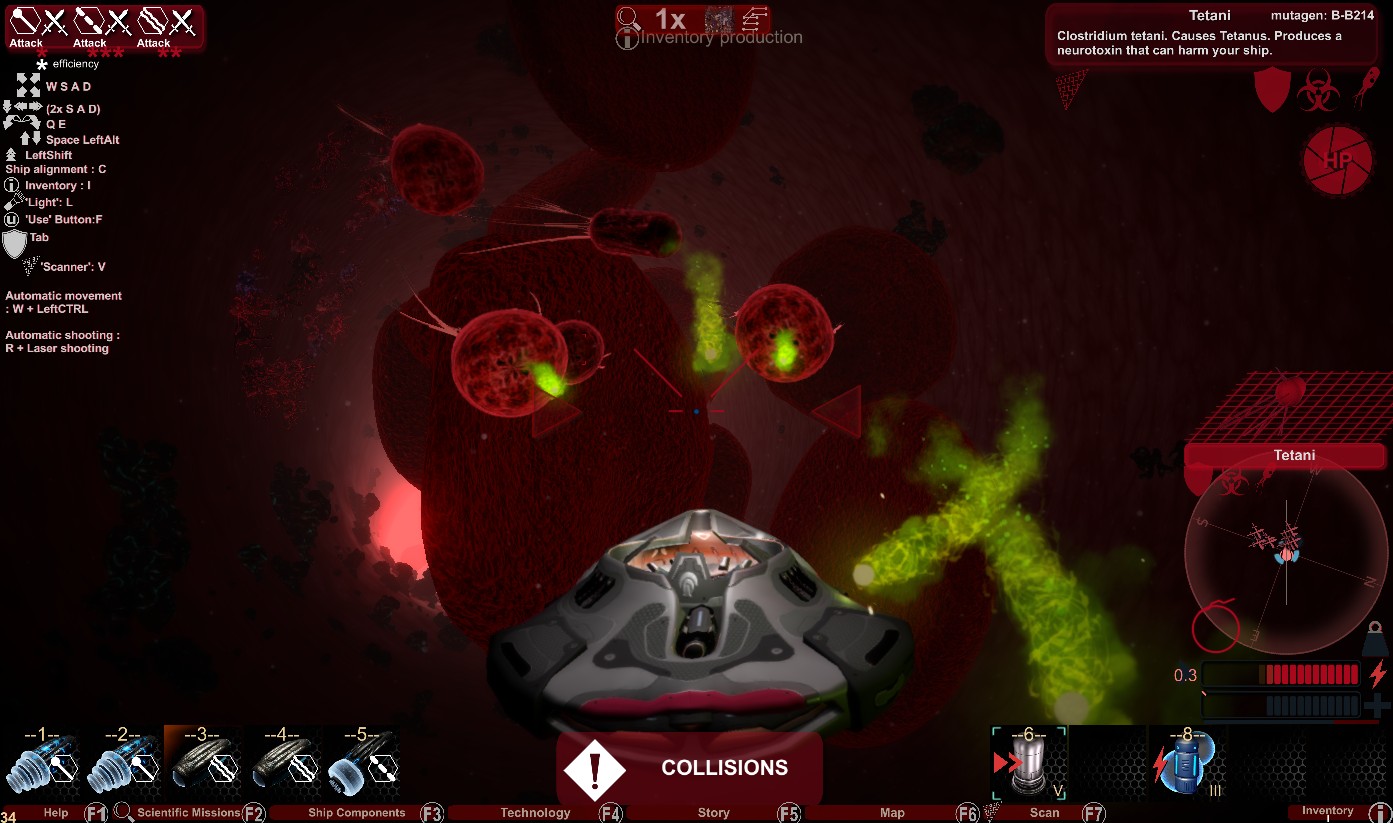This screenshot has width=1393, height=823.
Task: Click the COLLISIONS warning banner
Action: tap(690, 768)
